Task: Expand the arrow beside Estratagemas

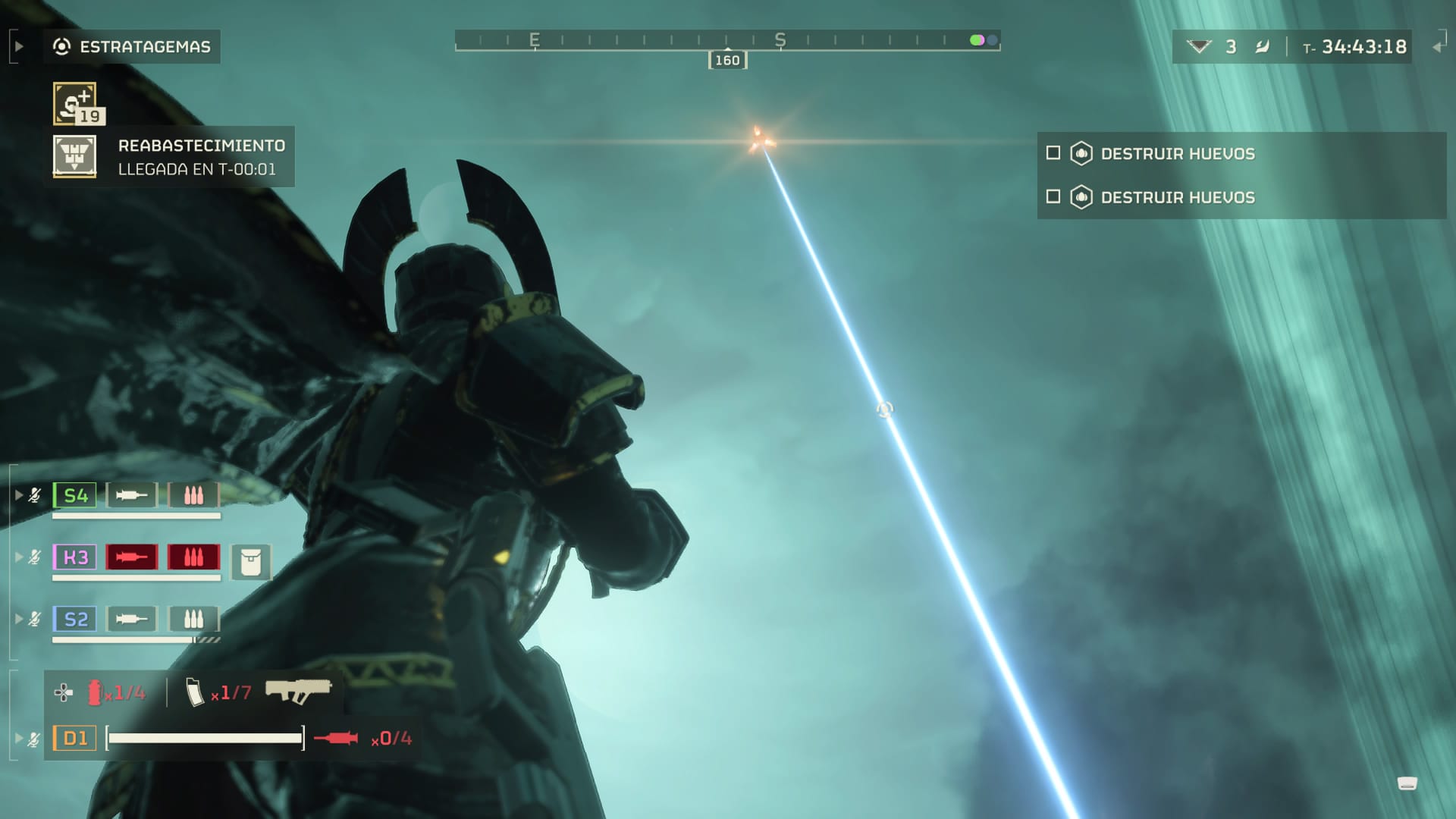Action: pos(19,47)
